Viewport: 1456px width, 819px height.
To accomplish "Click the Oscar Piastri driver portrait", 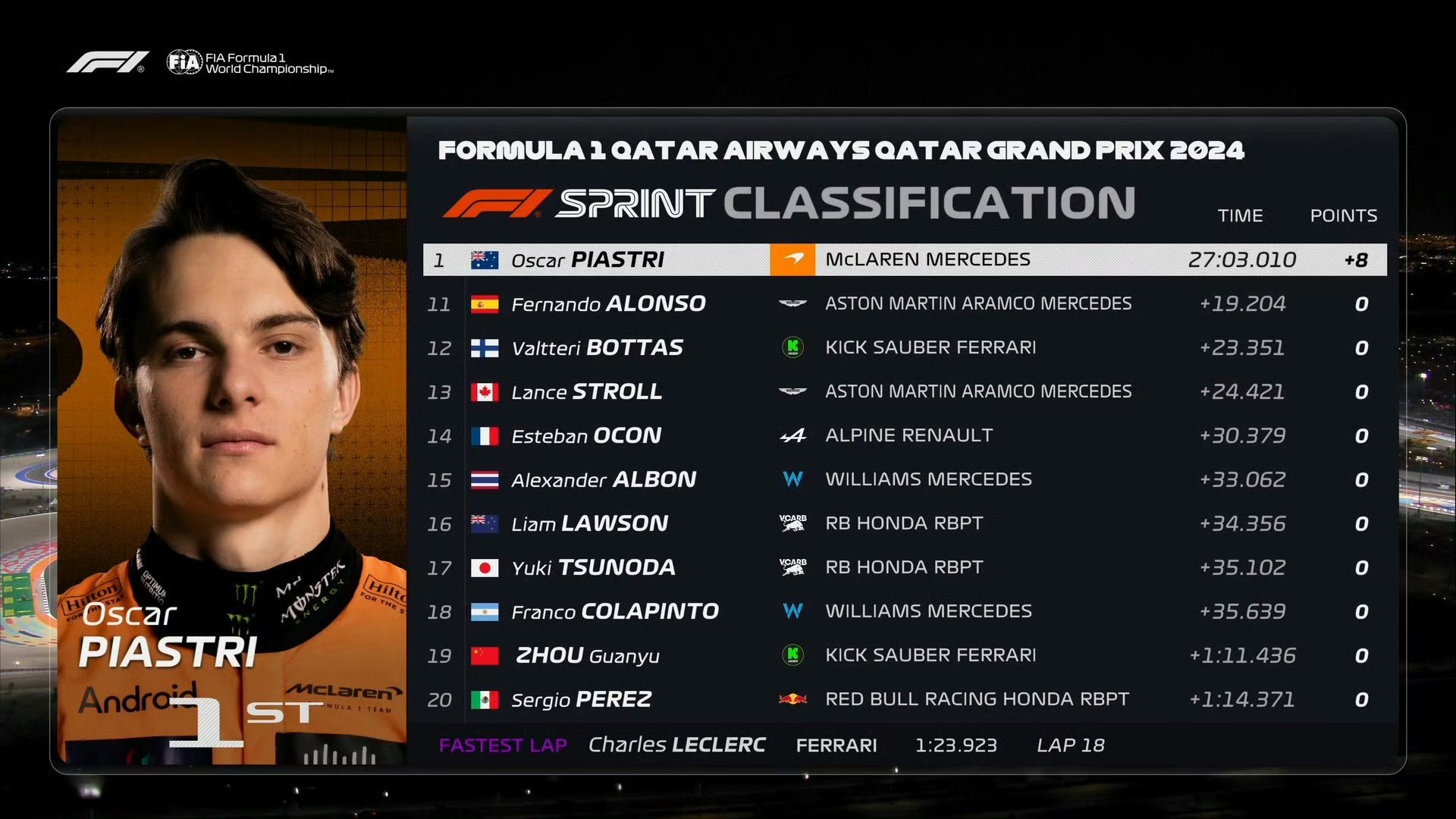I will tap(232, 440).
